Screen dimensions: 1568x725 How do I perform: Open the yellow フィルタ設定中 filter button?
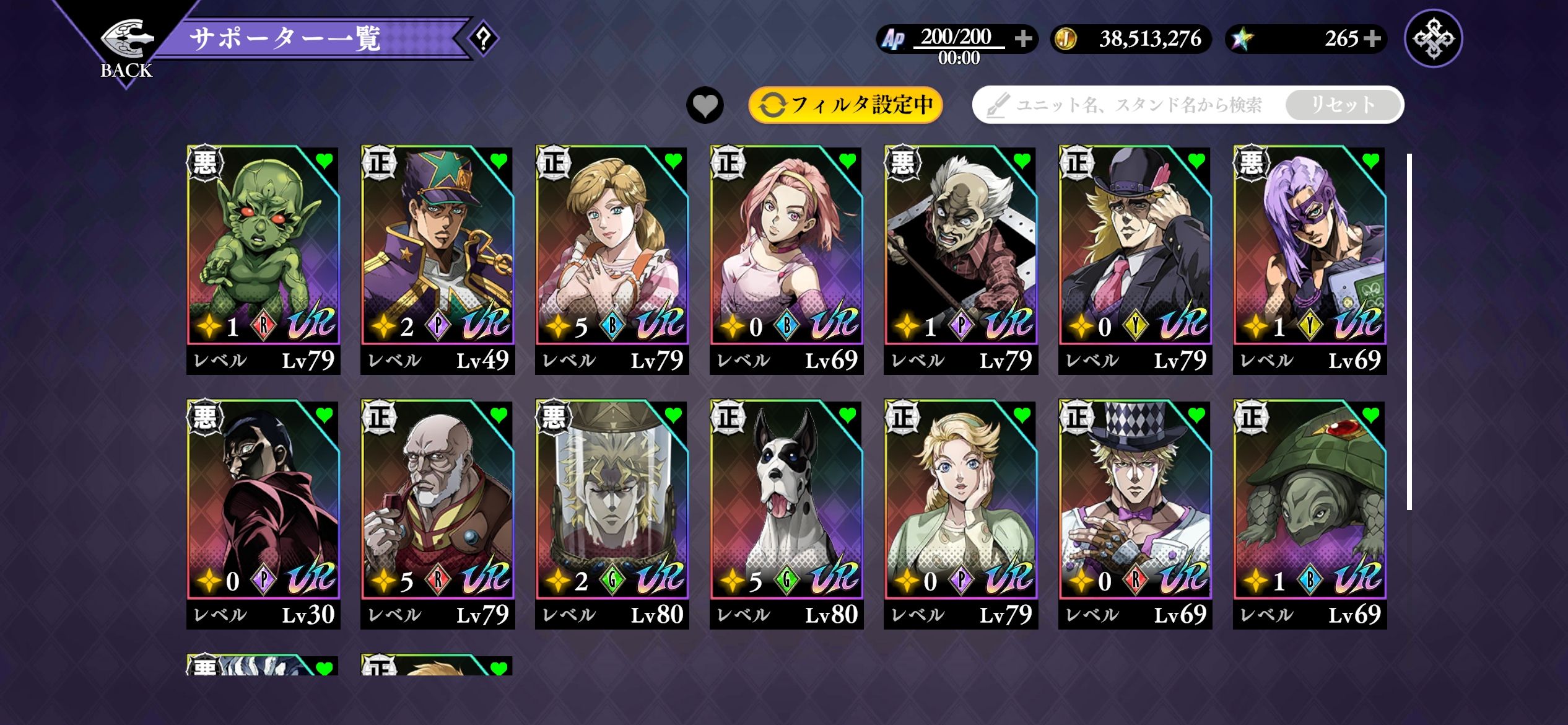click(x=845, y=105)
